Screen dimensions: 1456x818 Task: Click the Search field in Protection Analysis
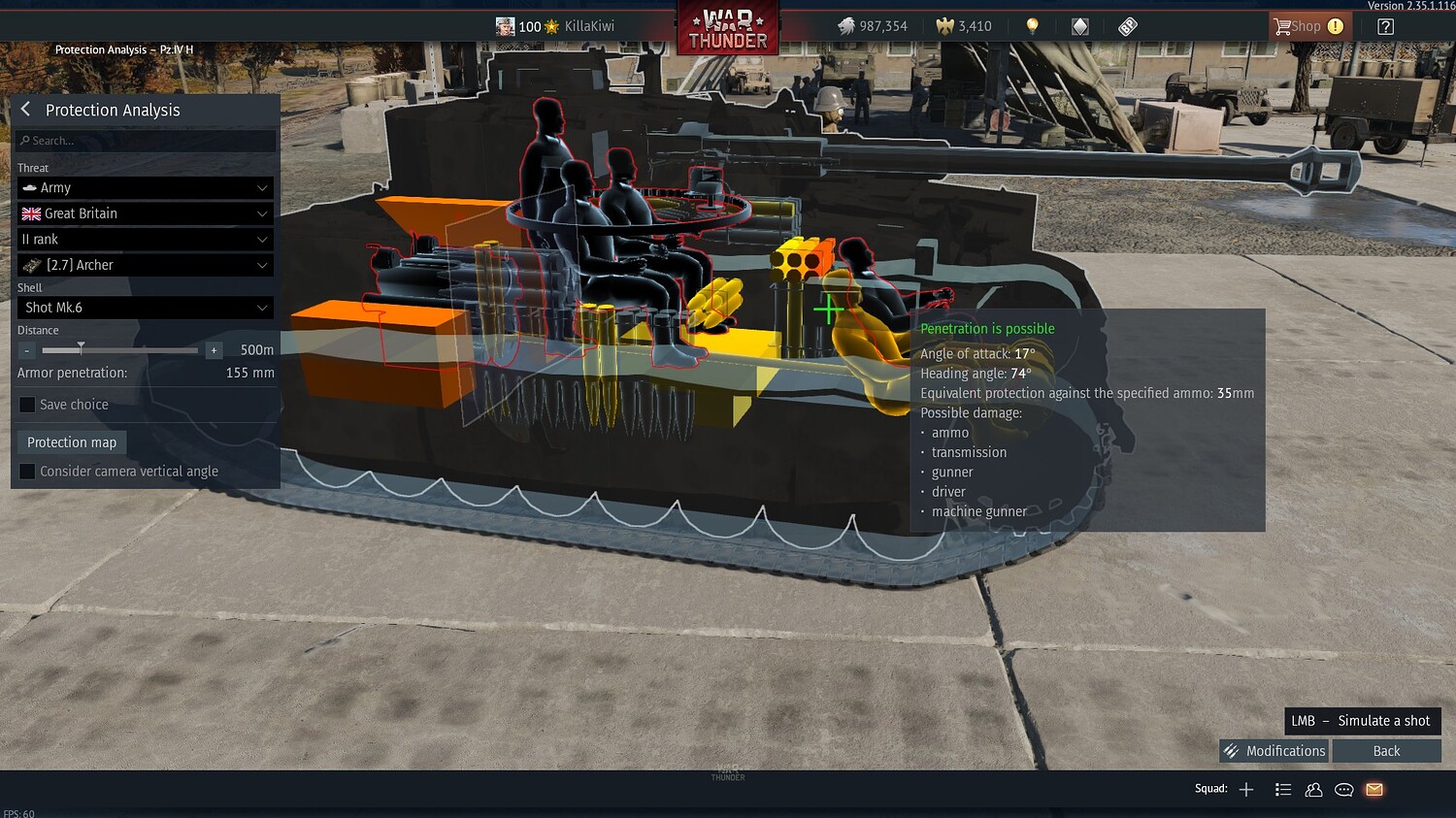144,140
